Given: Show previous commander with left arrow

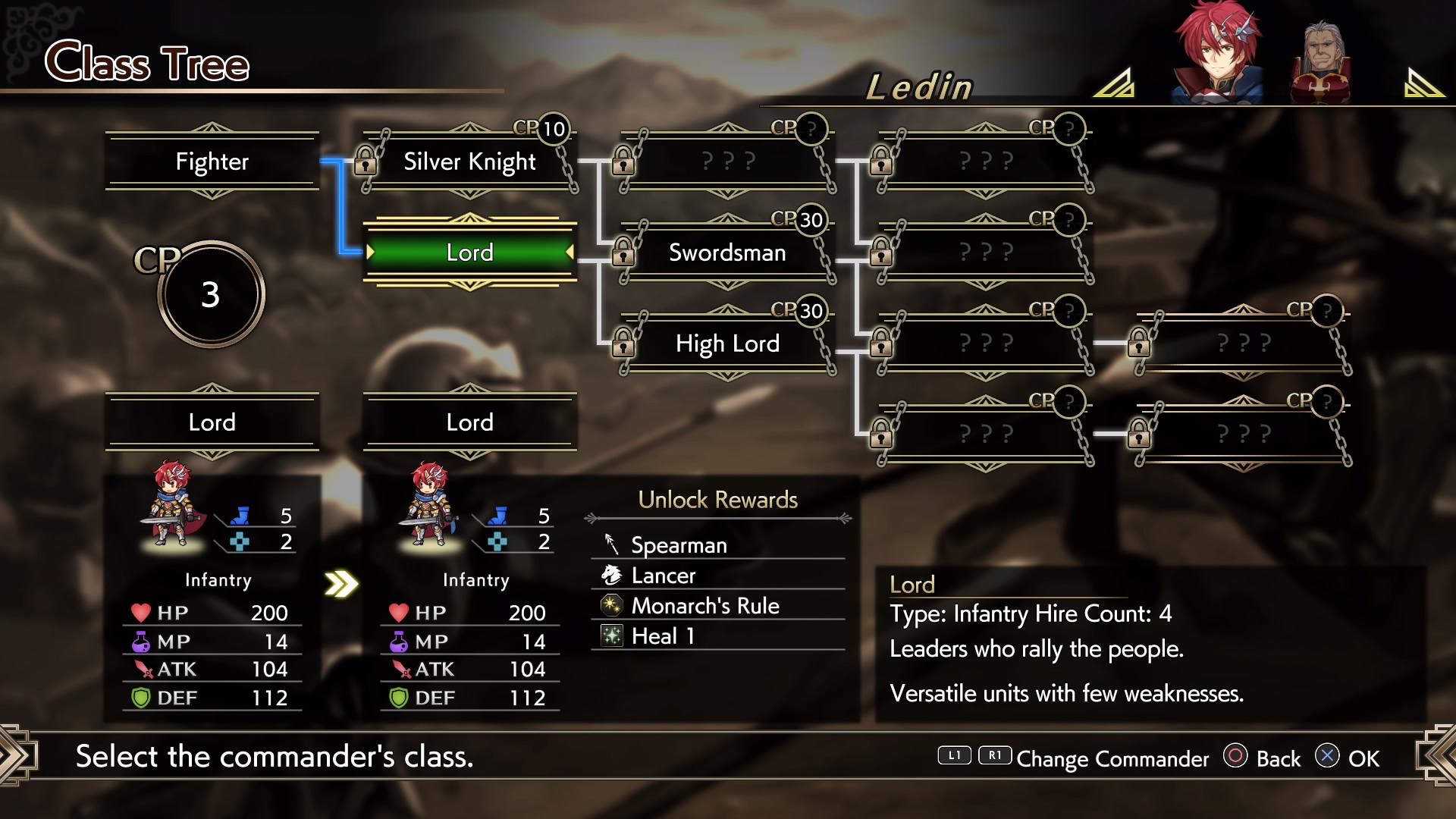Looking at the screenshot, I should tap(1114, 83).
